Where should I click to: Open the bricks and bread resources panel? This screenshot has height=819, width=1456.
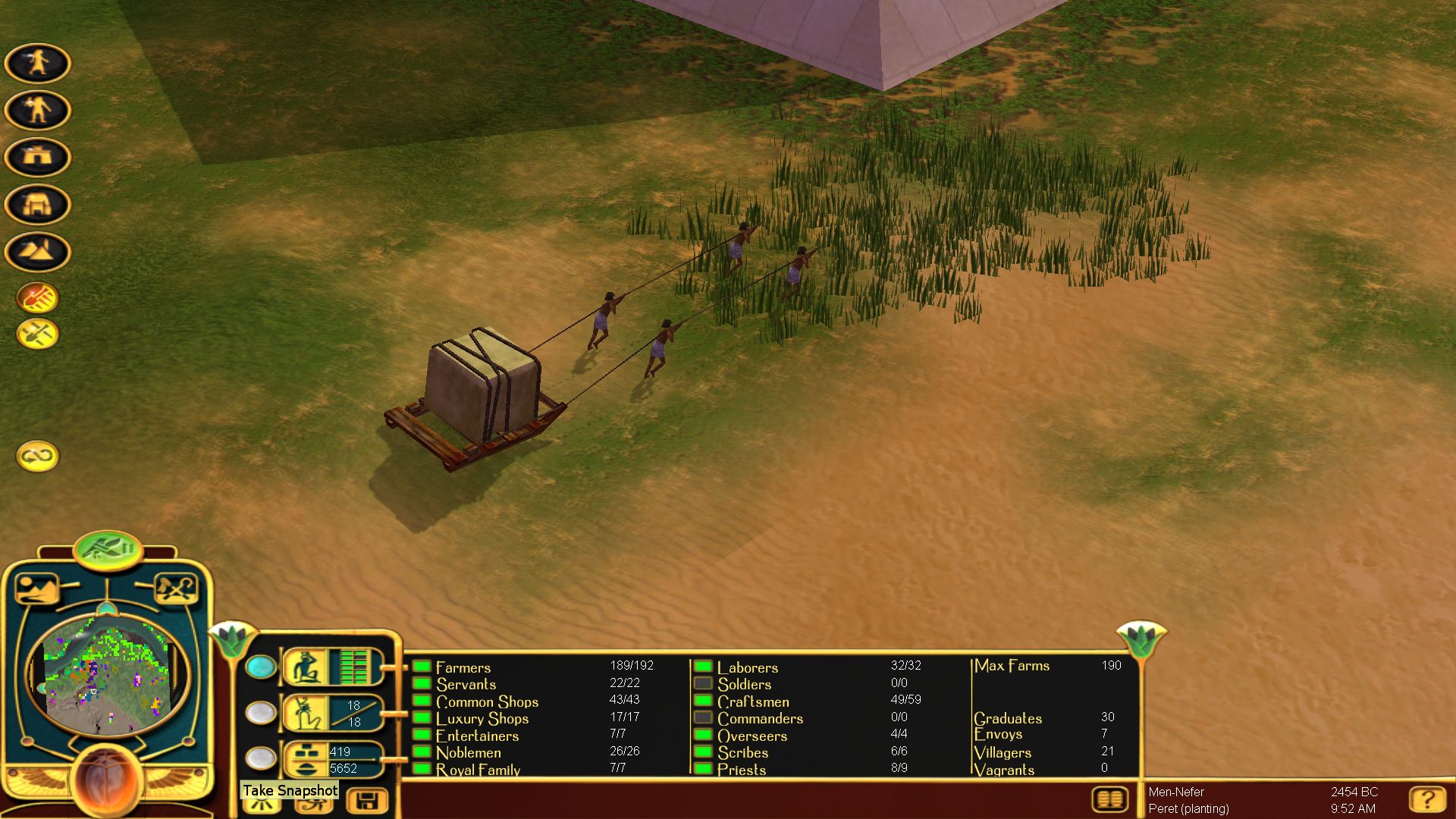click(x=333, y=759)
